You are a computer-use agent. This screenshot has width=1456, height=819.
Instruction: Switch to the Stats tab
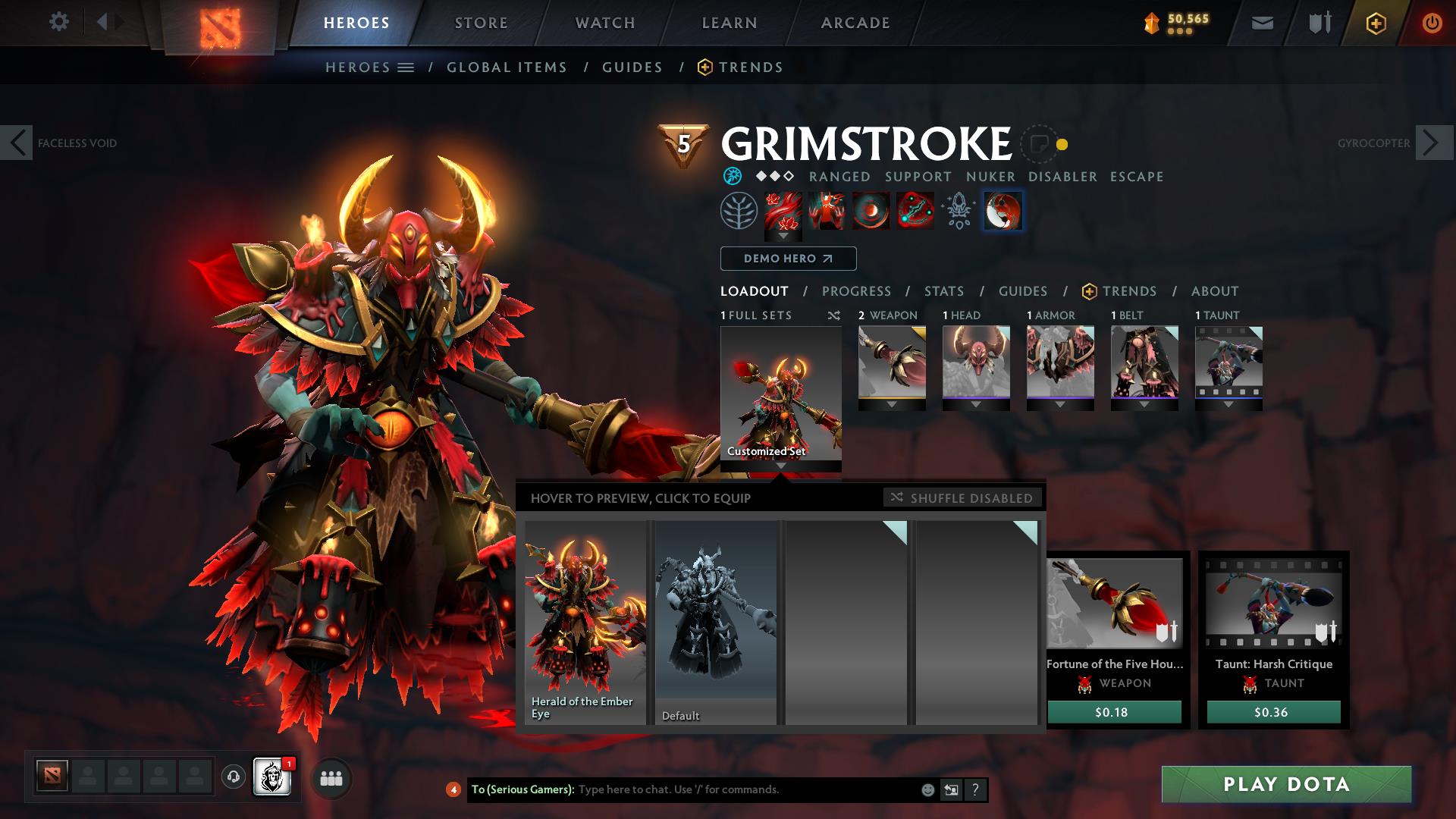point(943,291)
